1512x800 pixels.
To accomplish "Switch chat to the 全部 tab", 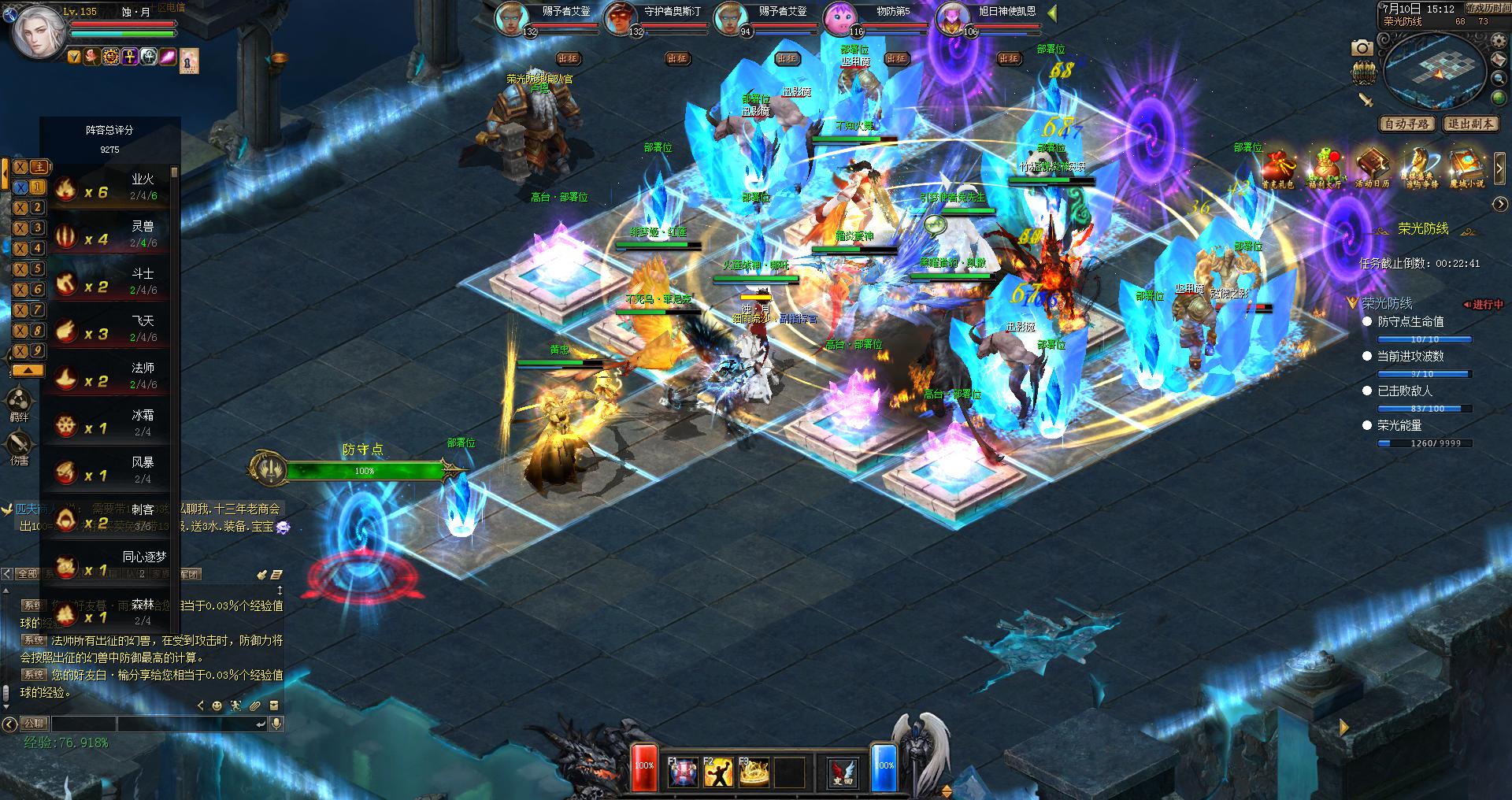I will pos(28,574).
